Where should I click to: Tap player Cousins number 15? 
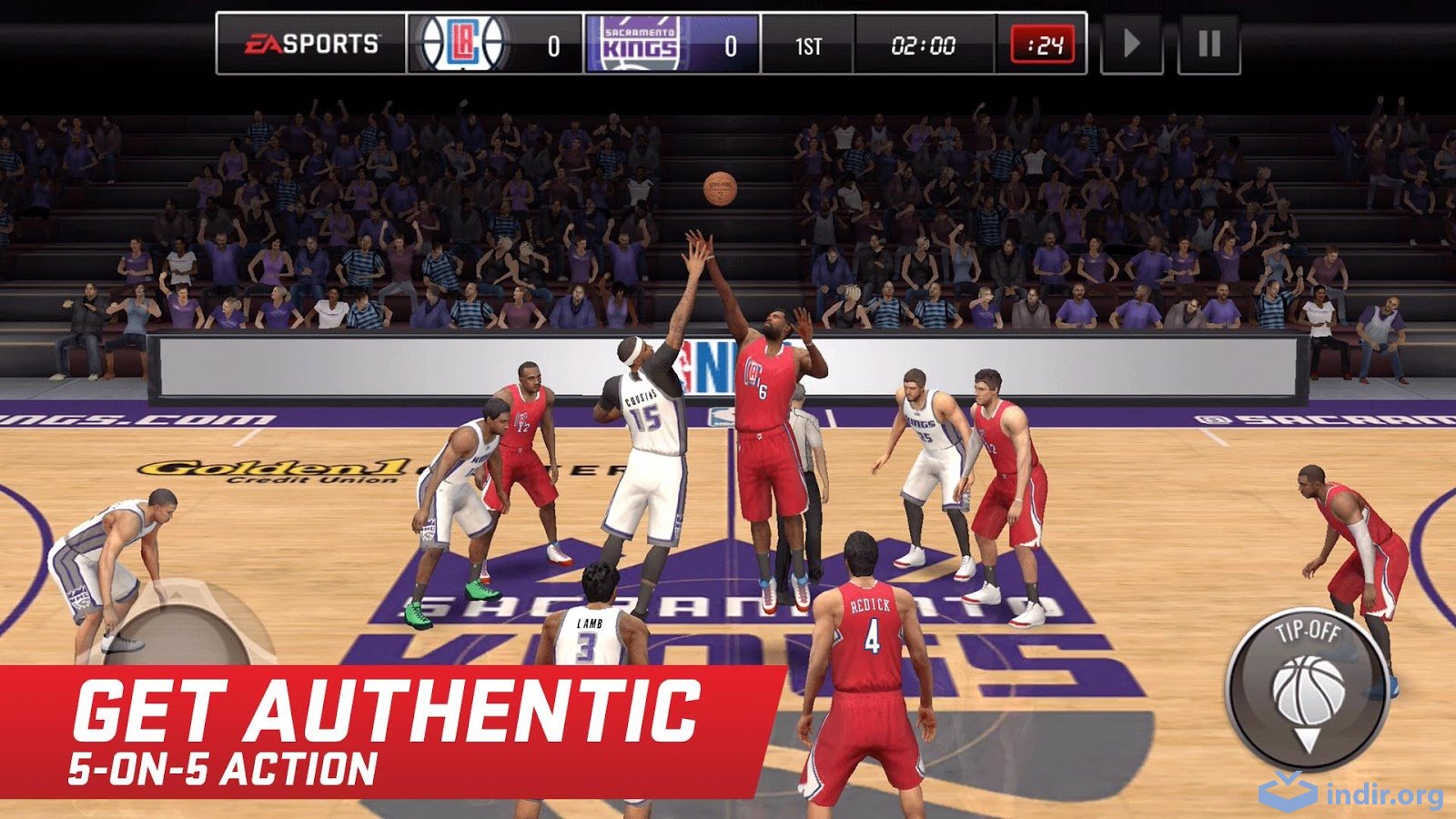click(x=646, y=419)
